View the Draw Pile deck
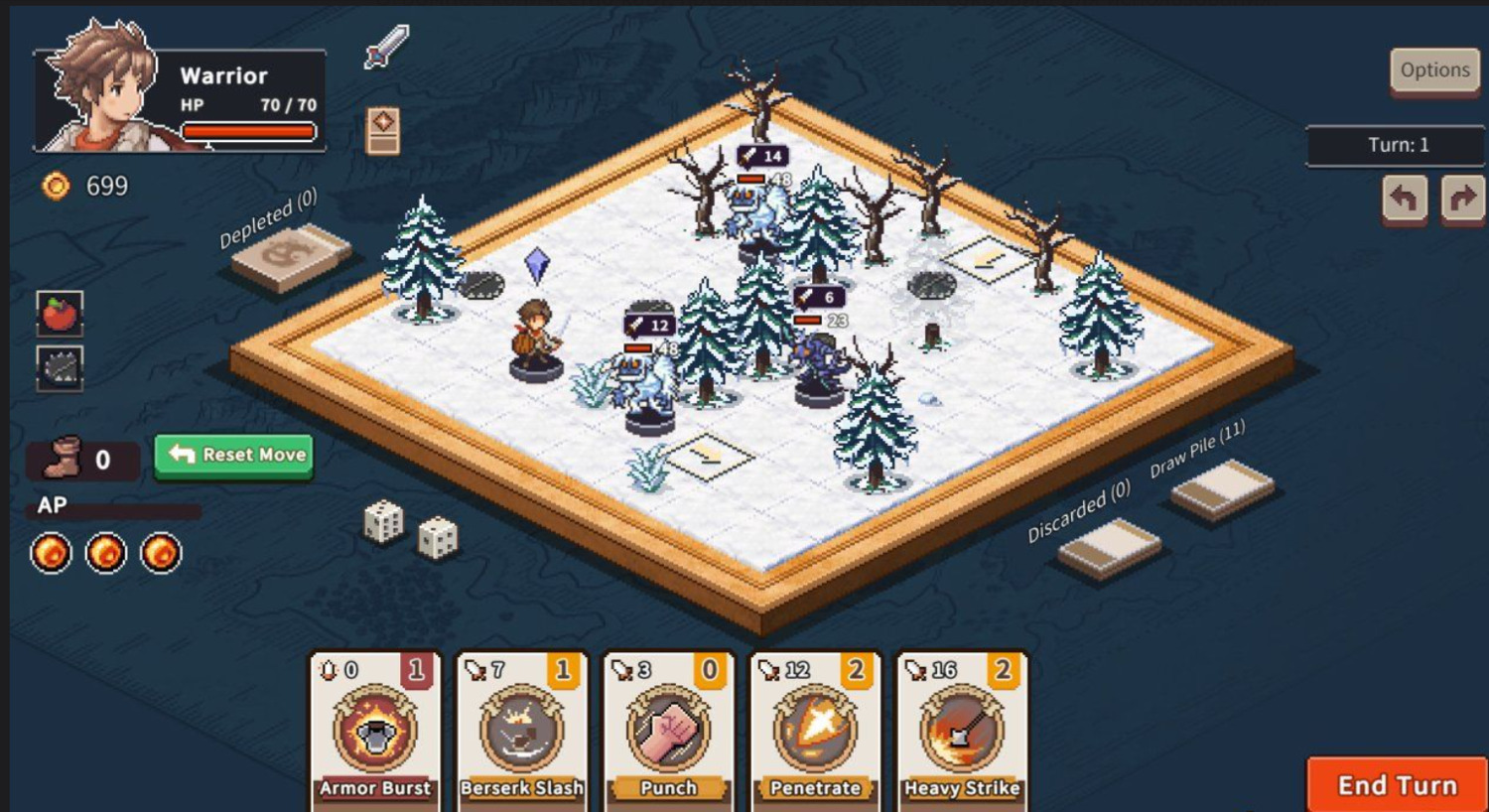This screenshot has width=1489, height=812. pos(1222,489)
